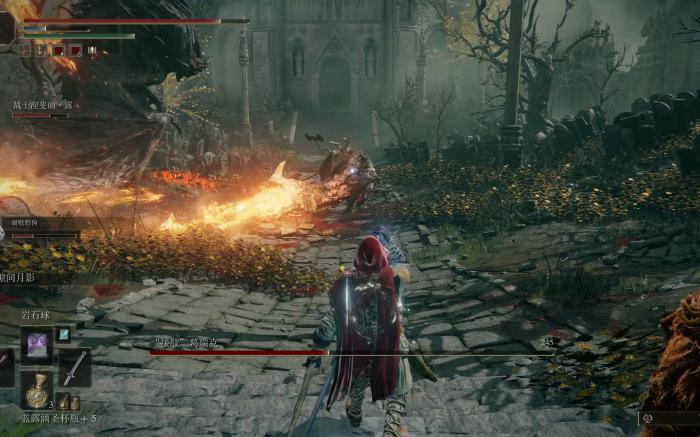700x437 pixels.
Task: Select the Rock Sling spell slot
Action: tap(38, 344)
